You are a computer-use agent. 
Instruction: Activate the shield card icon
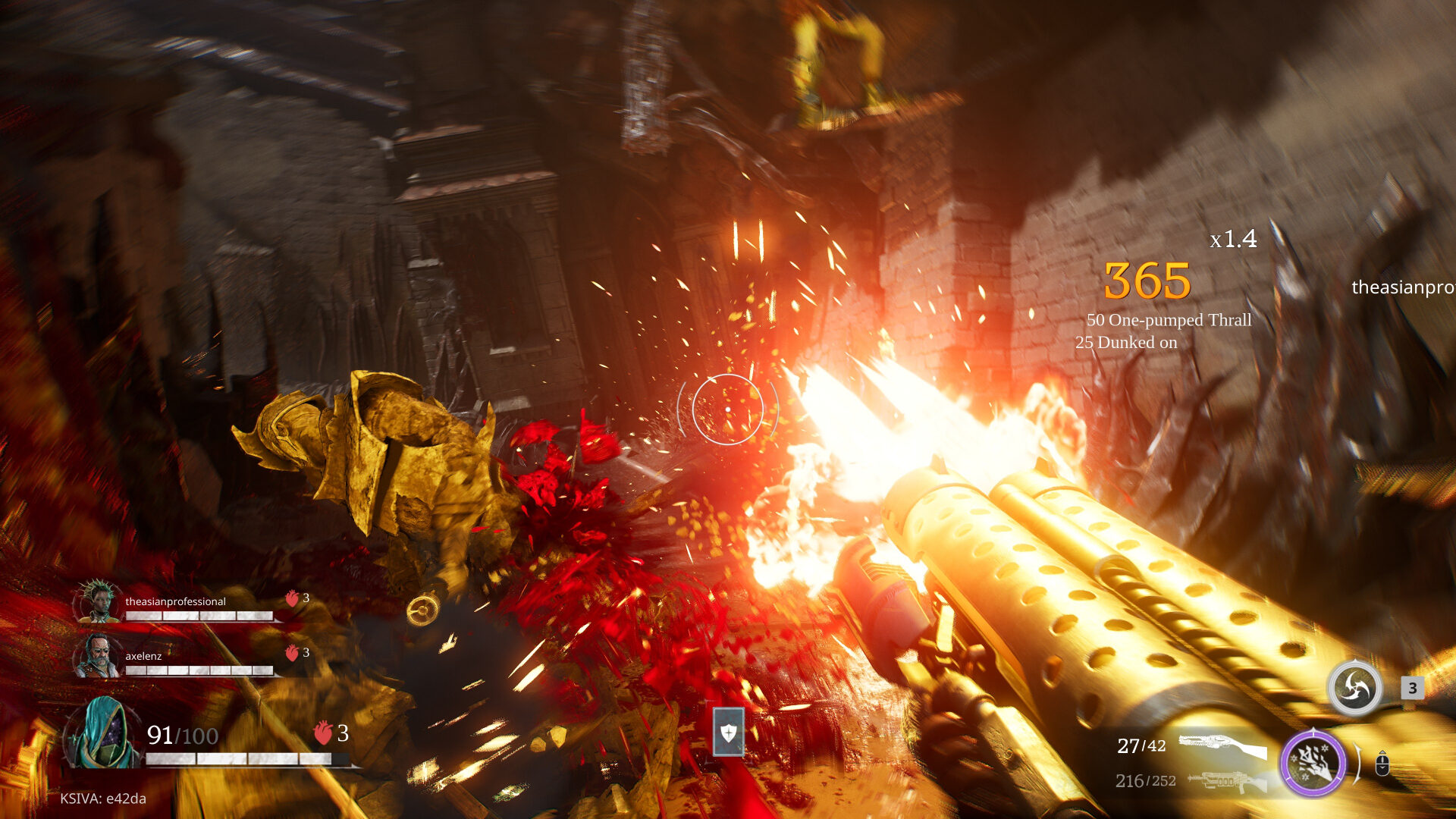tap(728, 733)
